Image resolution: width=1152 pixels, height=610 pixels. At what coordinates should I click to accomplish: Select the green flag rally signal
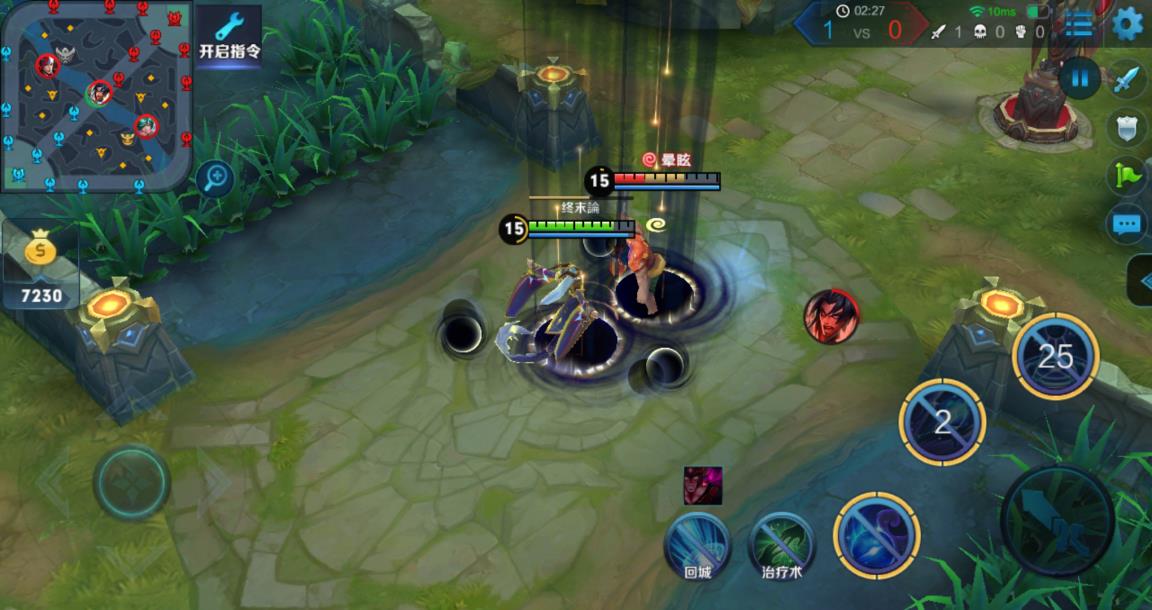(1128, 176)
